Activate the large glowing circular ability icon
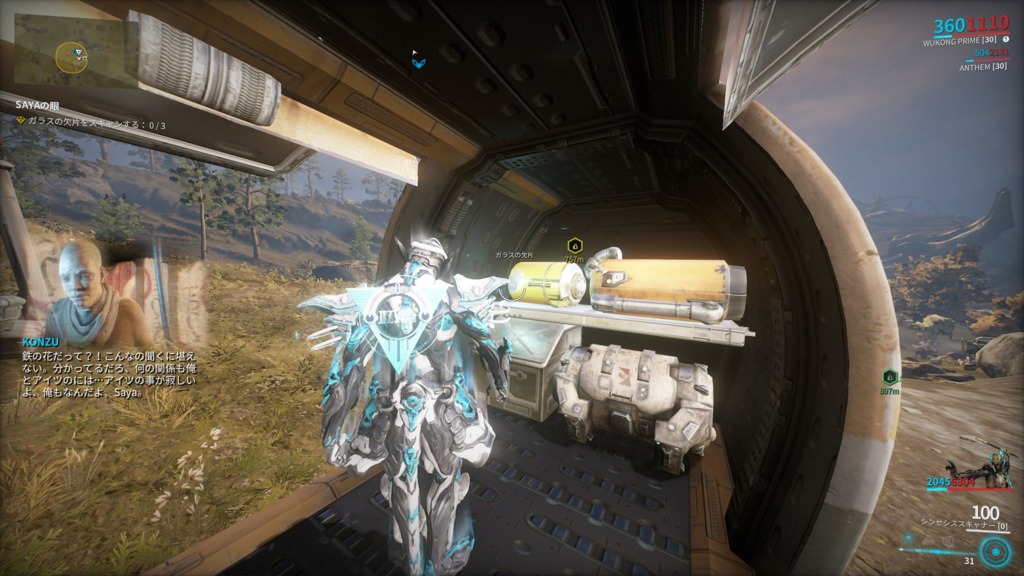Image resolution: width=1024 pixels, height=576 pixels. pos(994,551)
